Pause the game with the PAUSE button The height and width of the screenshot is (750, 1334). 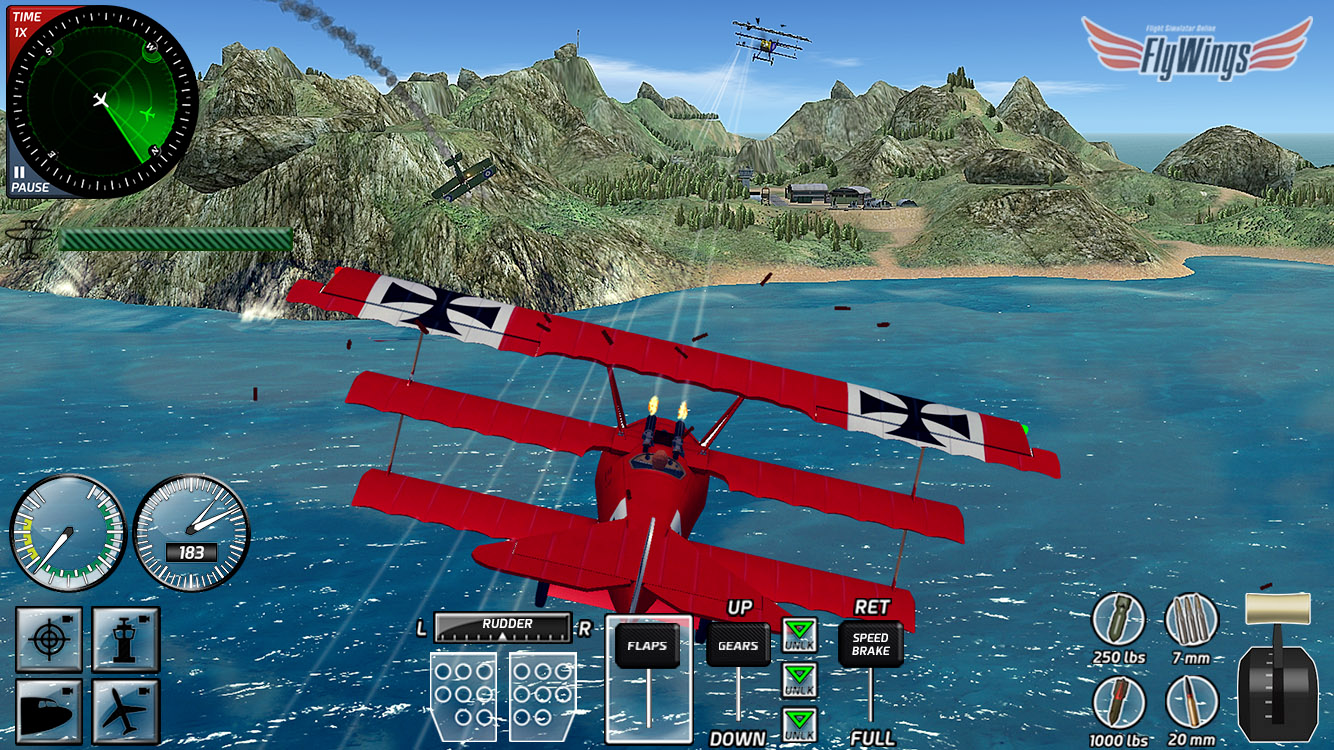[x=28, y=180]
